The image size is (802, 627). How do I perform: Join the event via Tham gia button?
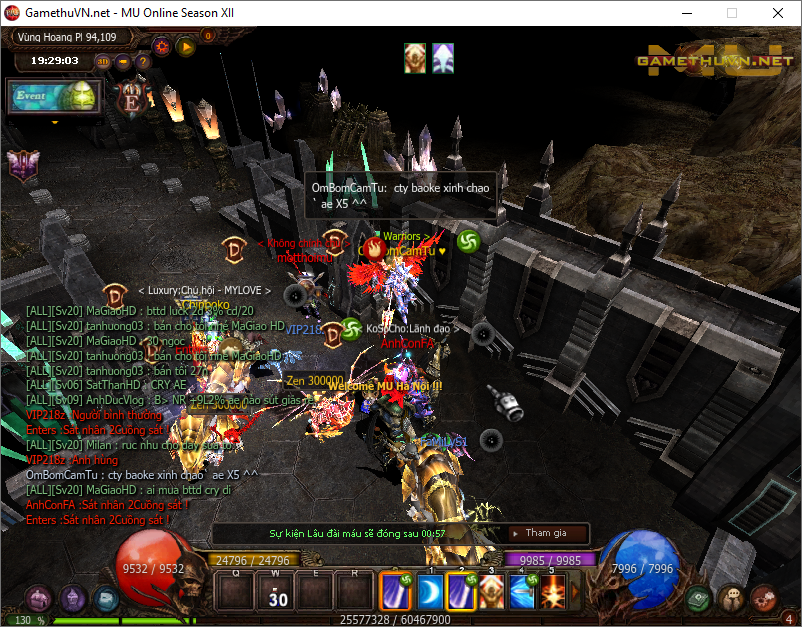pos(544,533)
